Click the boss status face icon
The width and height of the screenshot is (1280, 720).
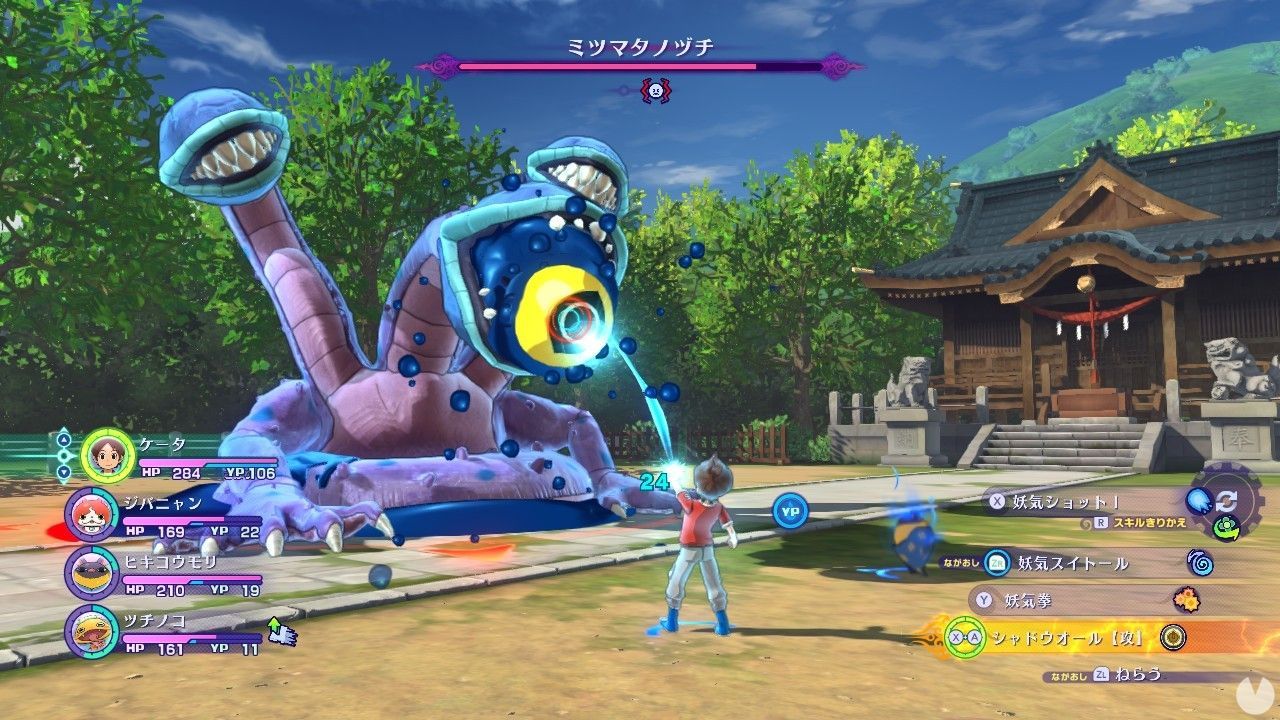point(655,91)
